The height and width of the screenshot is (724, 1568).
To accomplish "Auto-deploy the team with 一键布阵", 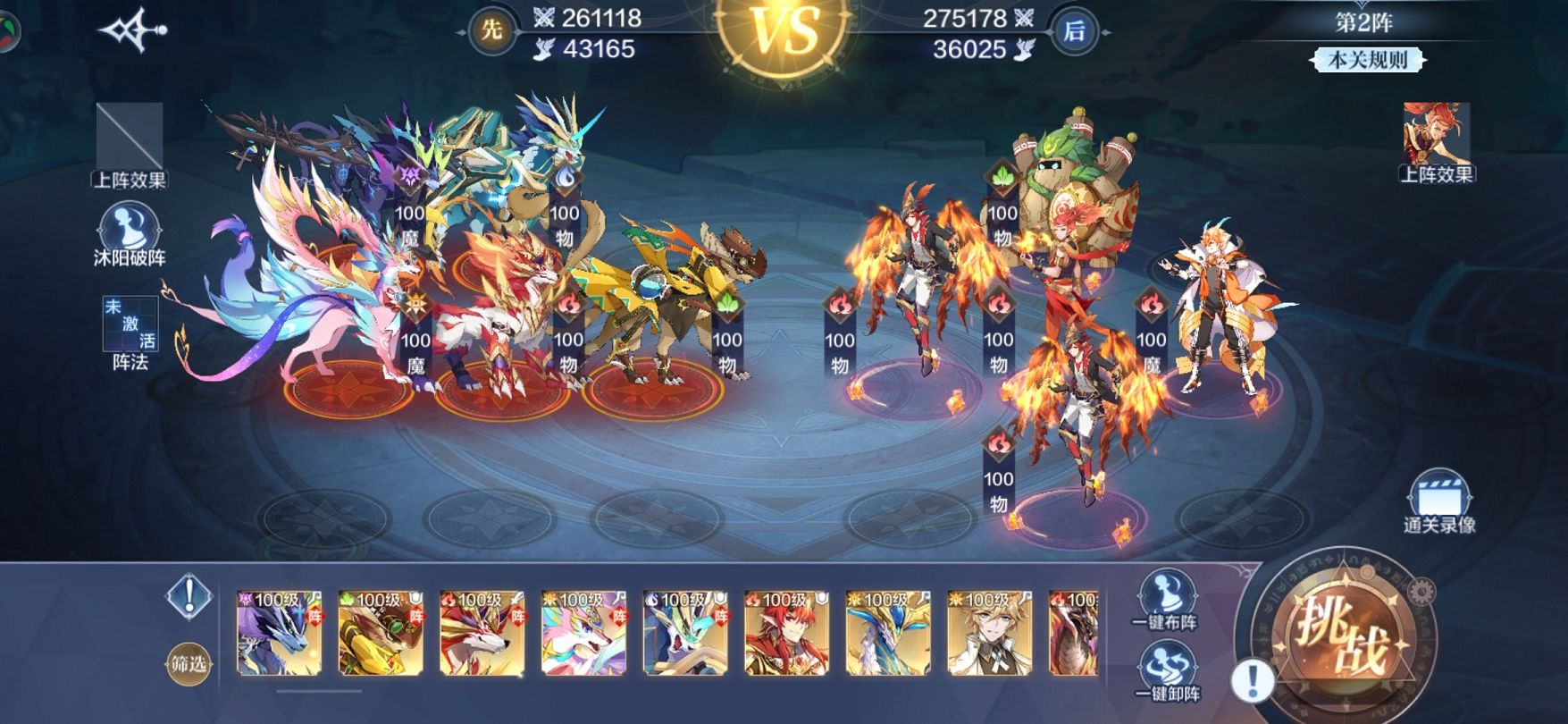I will (1165, 599).
